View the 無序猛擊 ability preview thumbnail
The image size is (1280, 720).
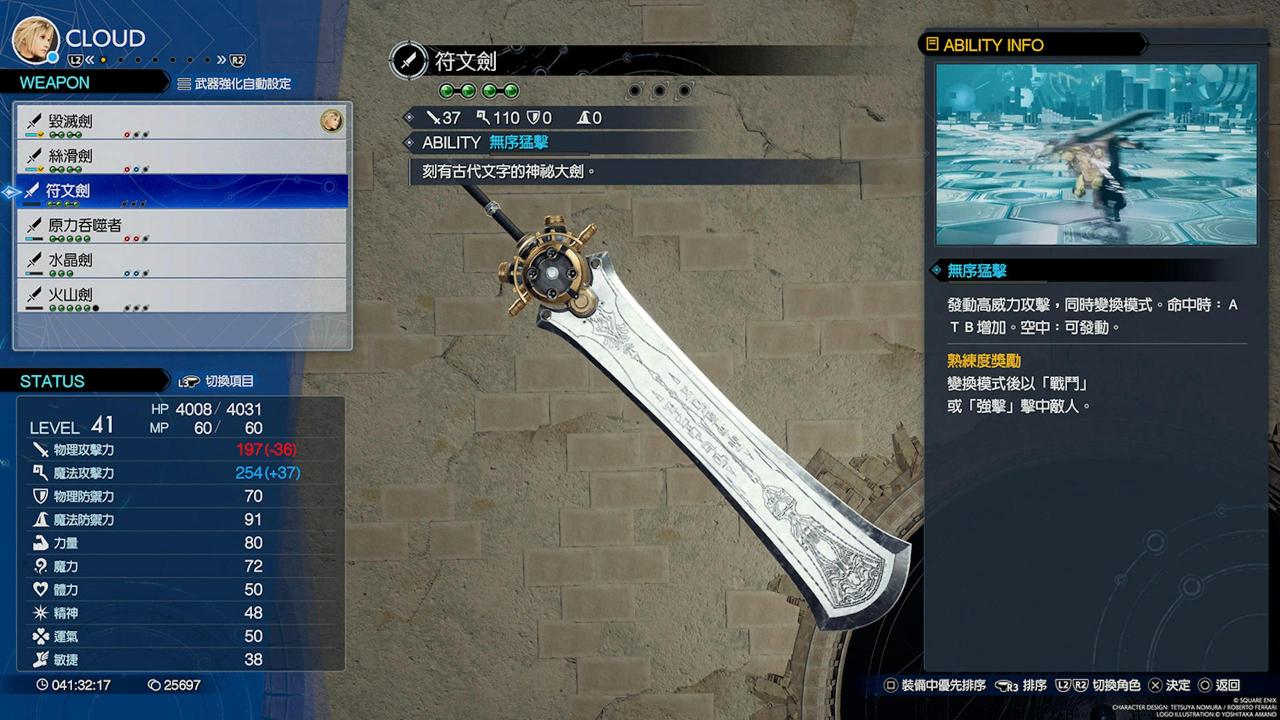point(1096,155)
